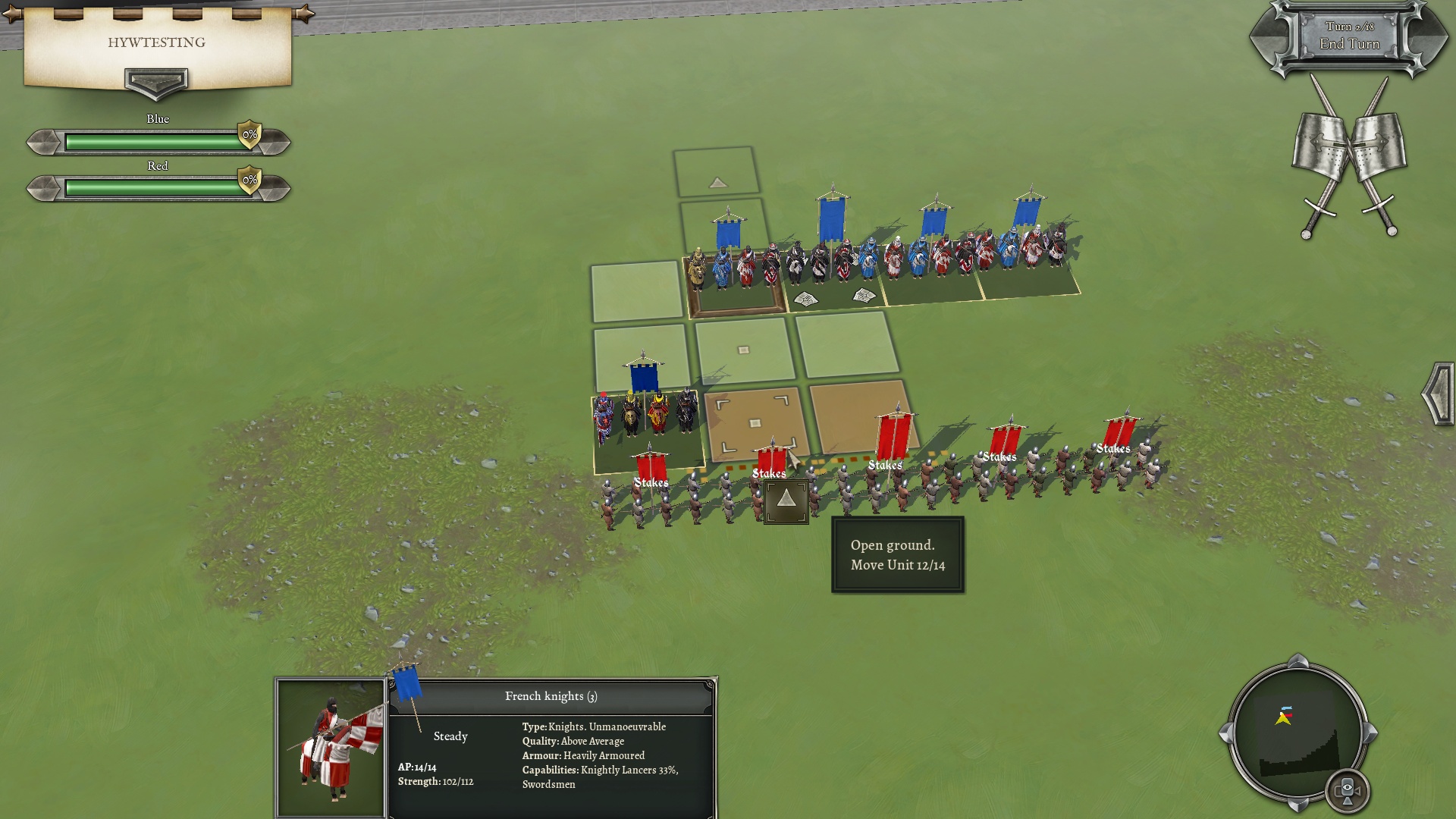Click the minimap's right arrow
This screenshot has height=819, width=1456.
tap(1370, 733)
